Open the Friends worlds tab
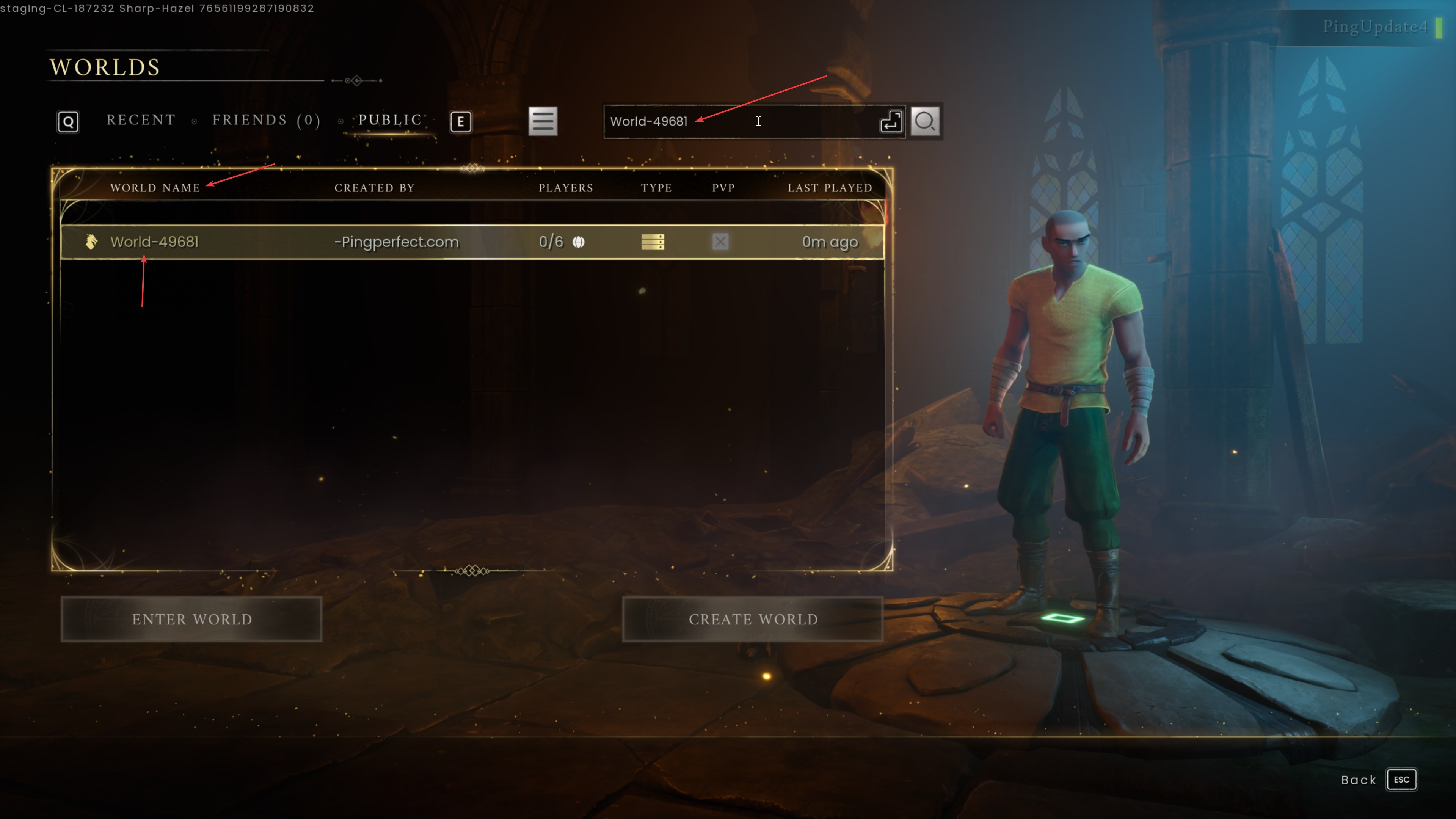1456x819 pixels. click(x=266, y=121)
